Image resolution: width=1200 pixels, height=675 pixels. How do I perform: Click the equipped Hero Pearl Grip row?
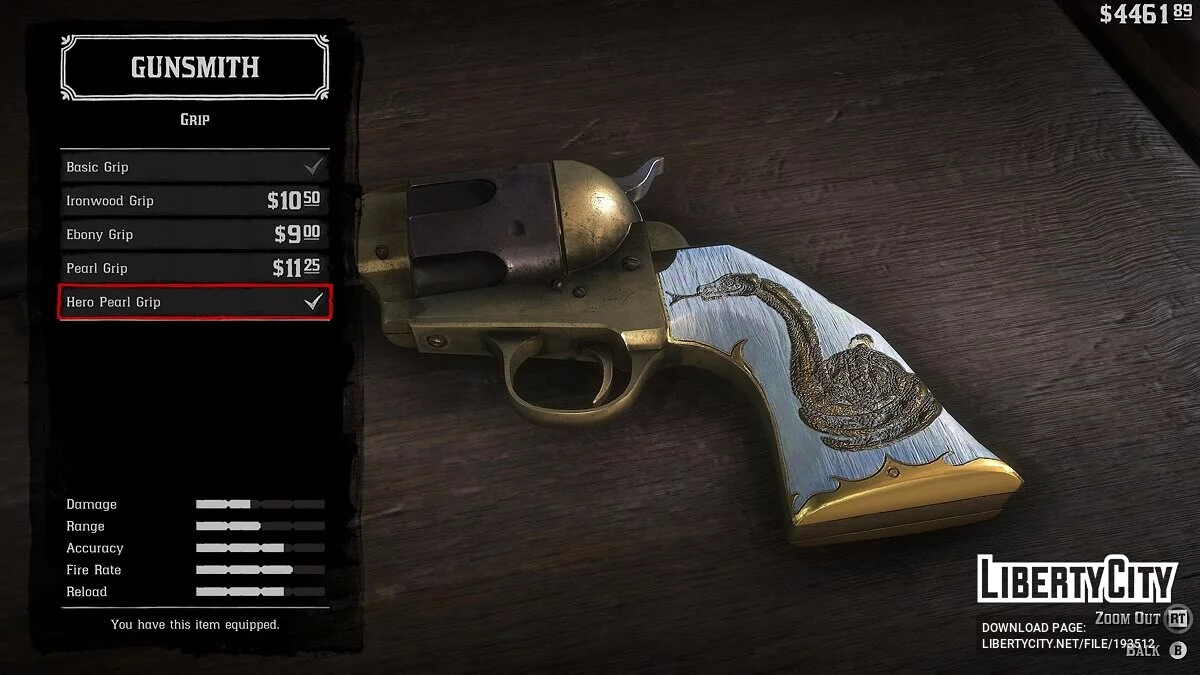tap(194, 302)
